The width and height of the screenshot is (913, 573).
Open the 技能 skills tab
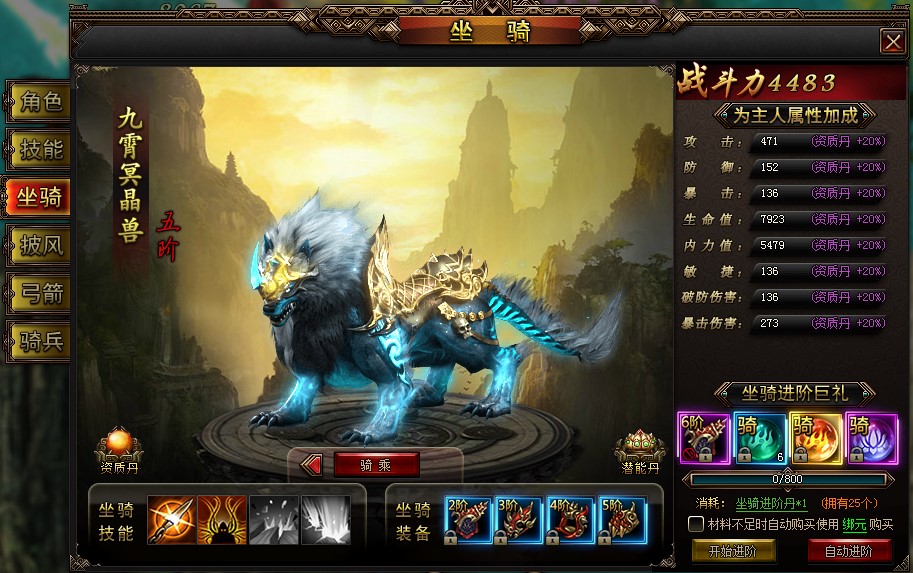[x=40, y=150]
